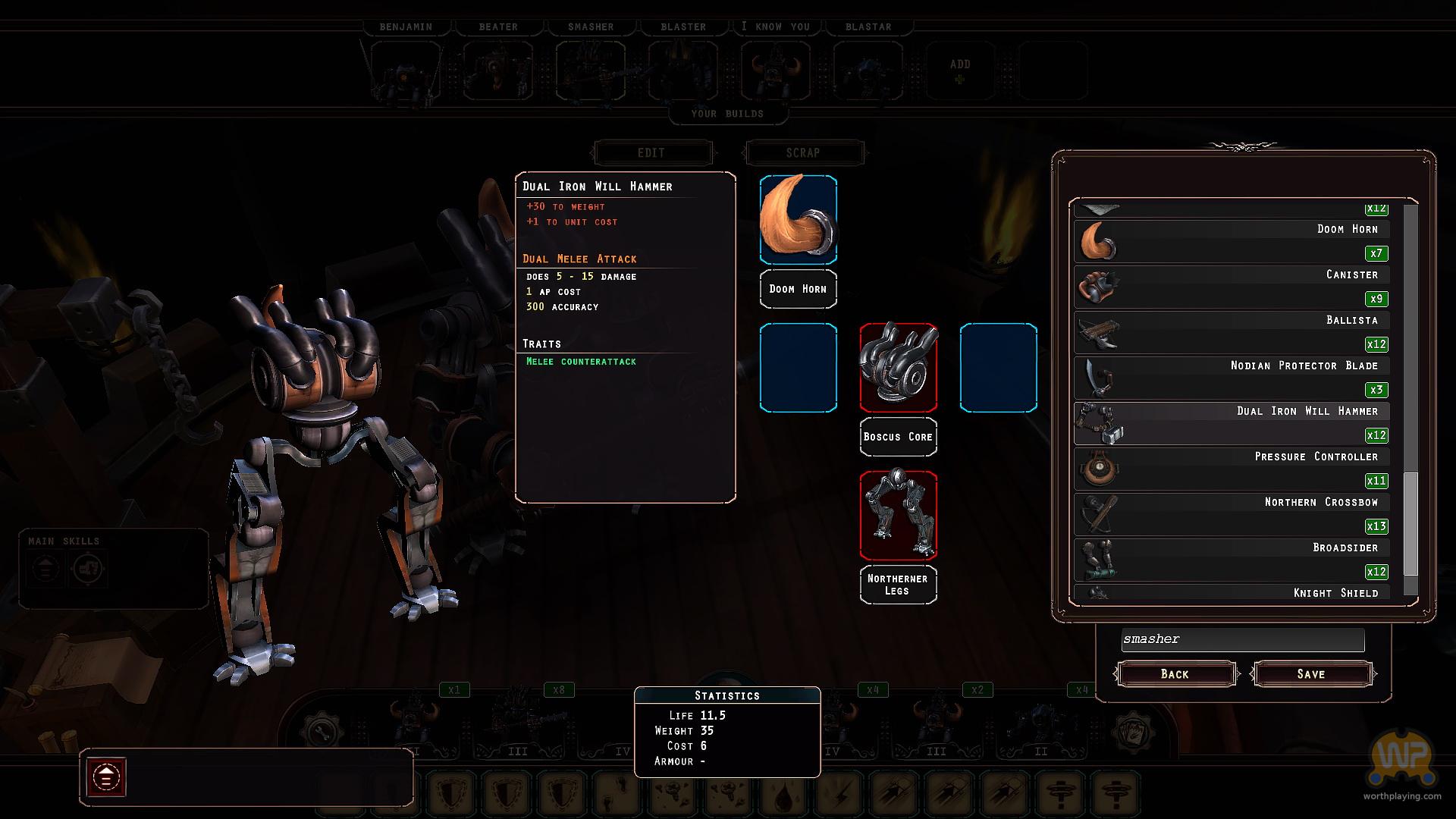The width and height of the screenshot is (1456, 819).
Task: Select the Boscus Core equipment slot
Action: [898, 368]
